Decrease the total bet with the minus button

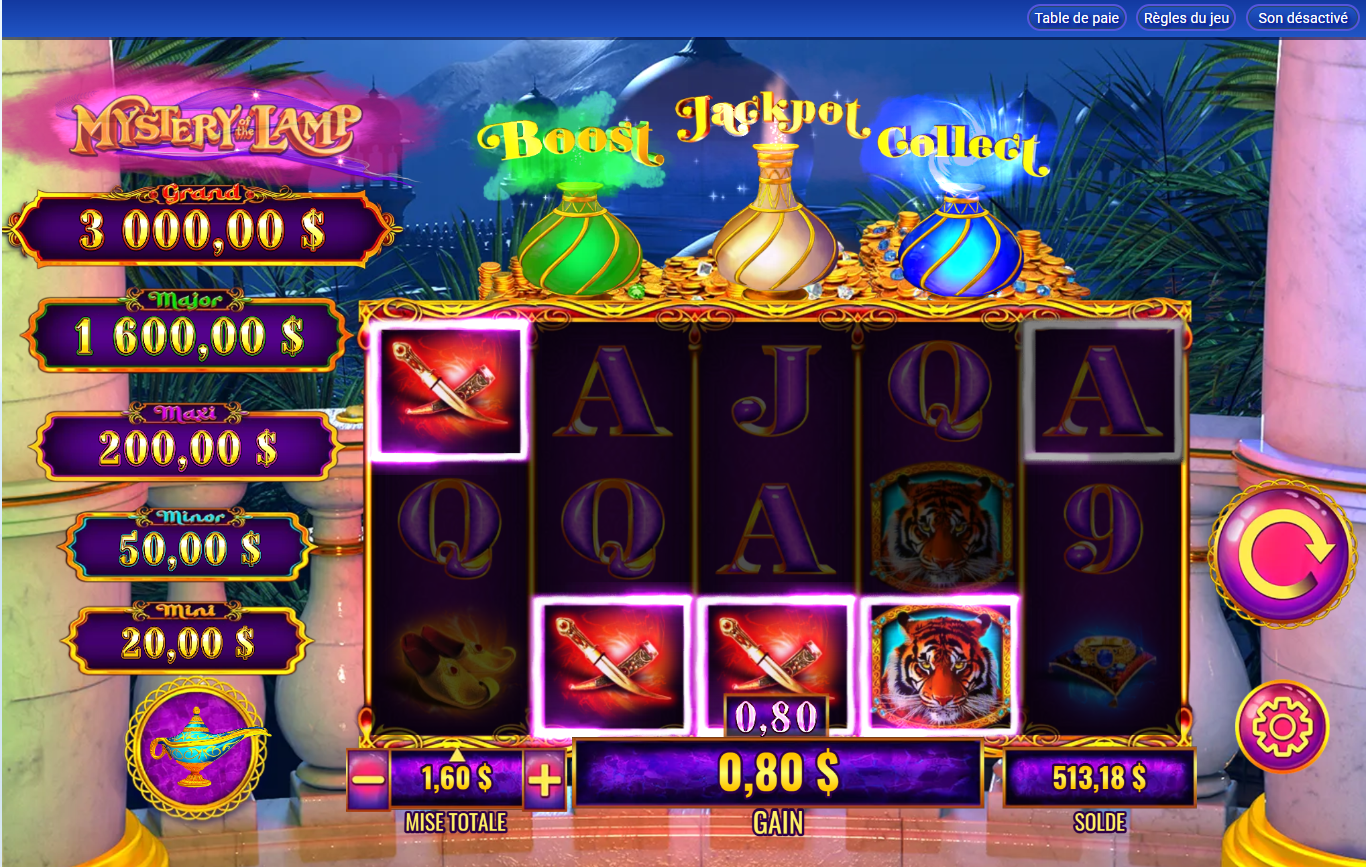coord(369,778)
